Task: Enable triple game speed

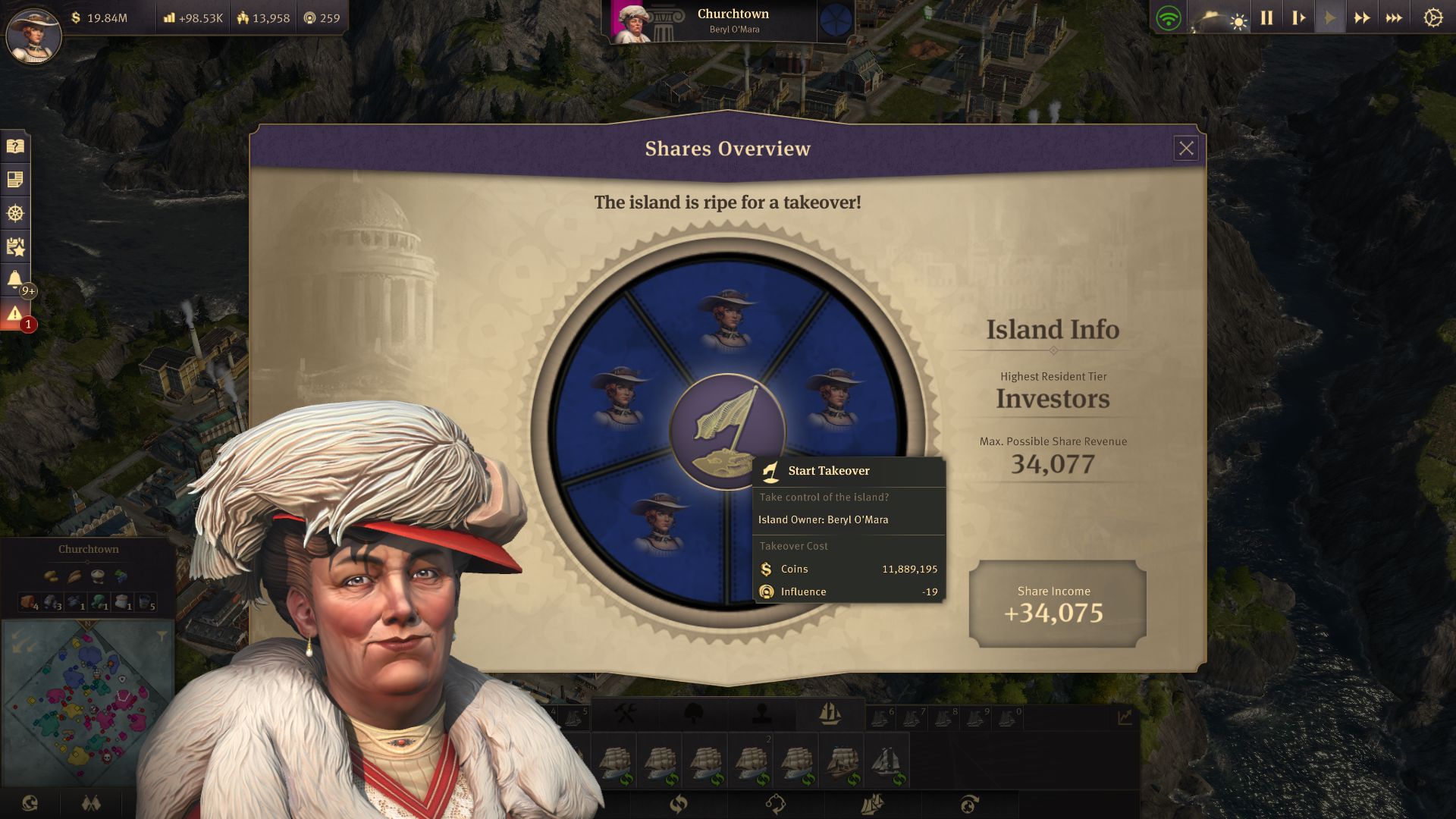Action: [x=1394, y=17]
